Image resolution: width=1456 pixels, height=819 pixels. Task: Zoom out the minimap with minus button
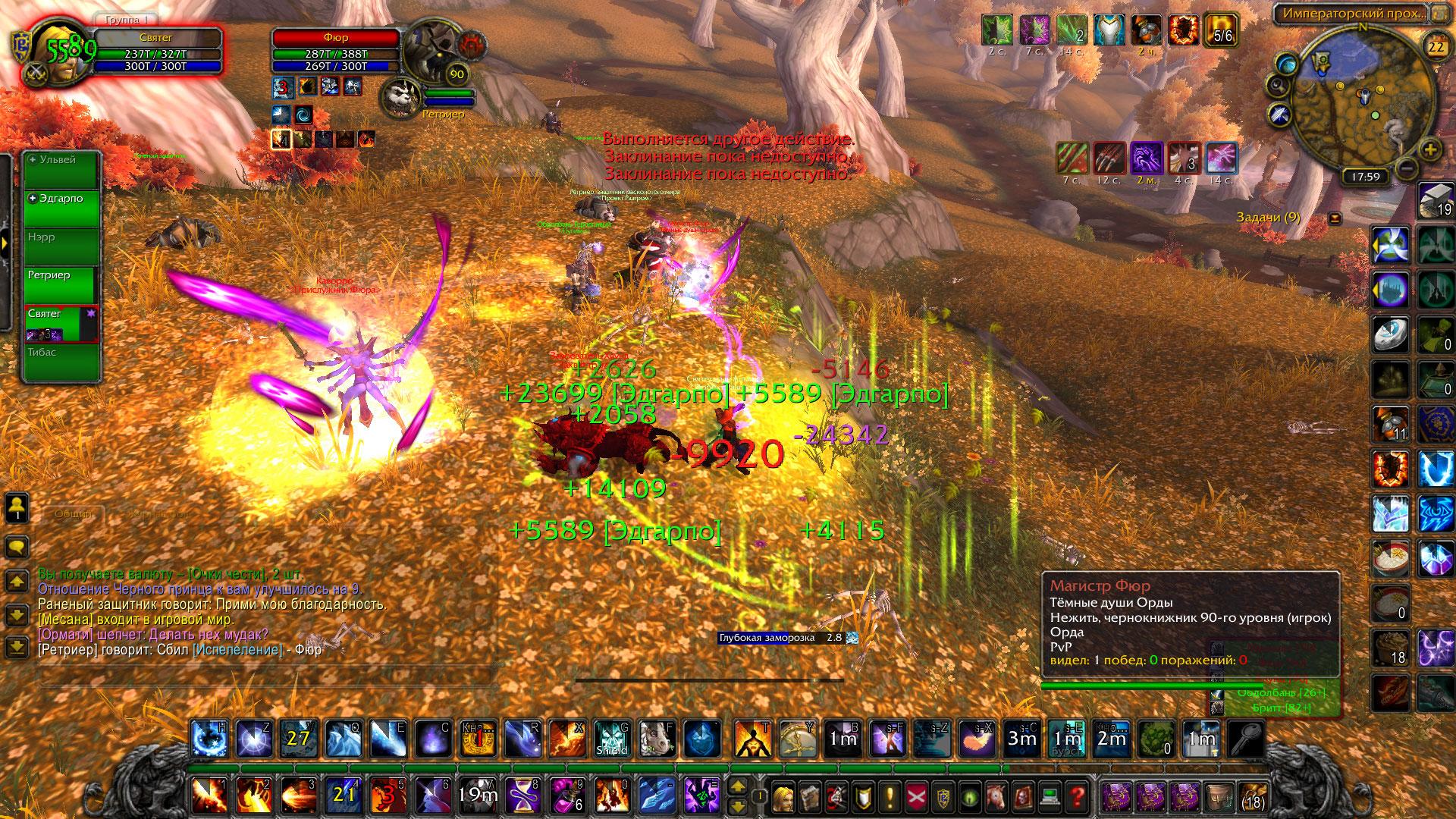tap(1407, 168)
